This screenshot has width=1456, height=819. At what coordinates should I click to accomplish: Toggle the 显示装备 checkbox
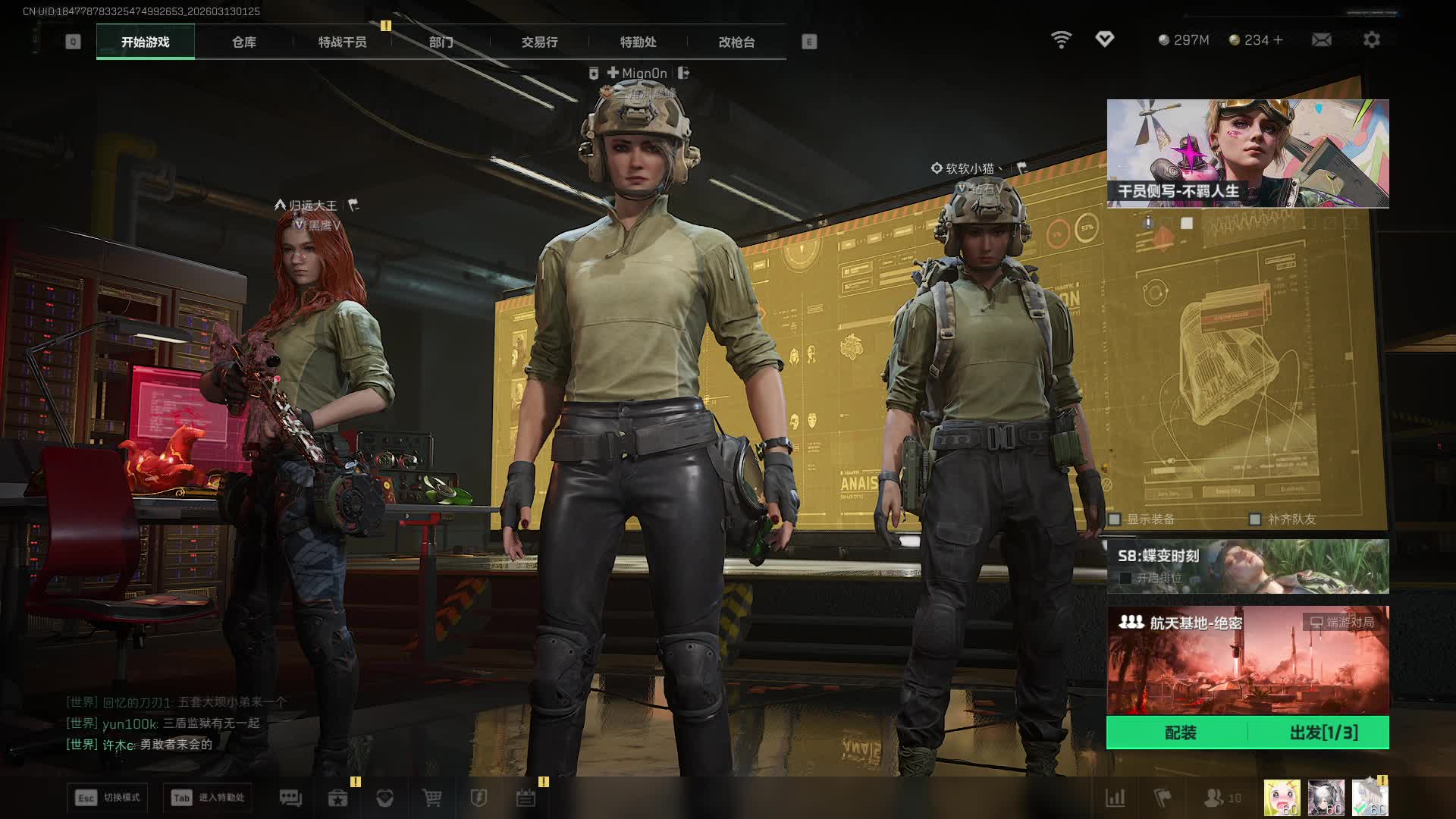point(1115,519)
